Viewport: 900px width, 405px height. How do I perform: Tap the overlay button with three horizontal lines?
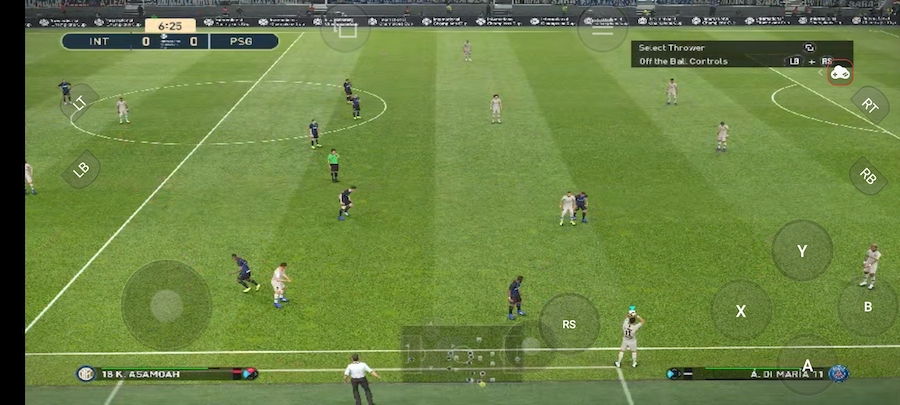coord(603,30)
